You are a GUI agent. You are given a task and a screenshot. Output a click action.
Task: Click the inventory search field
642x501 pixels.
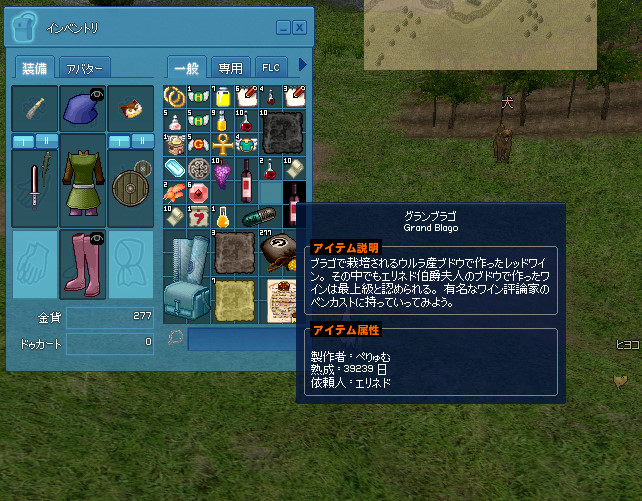point(247,340)
